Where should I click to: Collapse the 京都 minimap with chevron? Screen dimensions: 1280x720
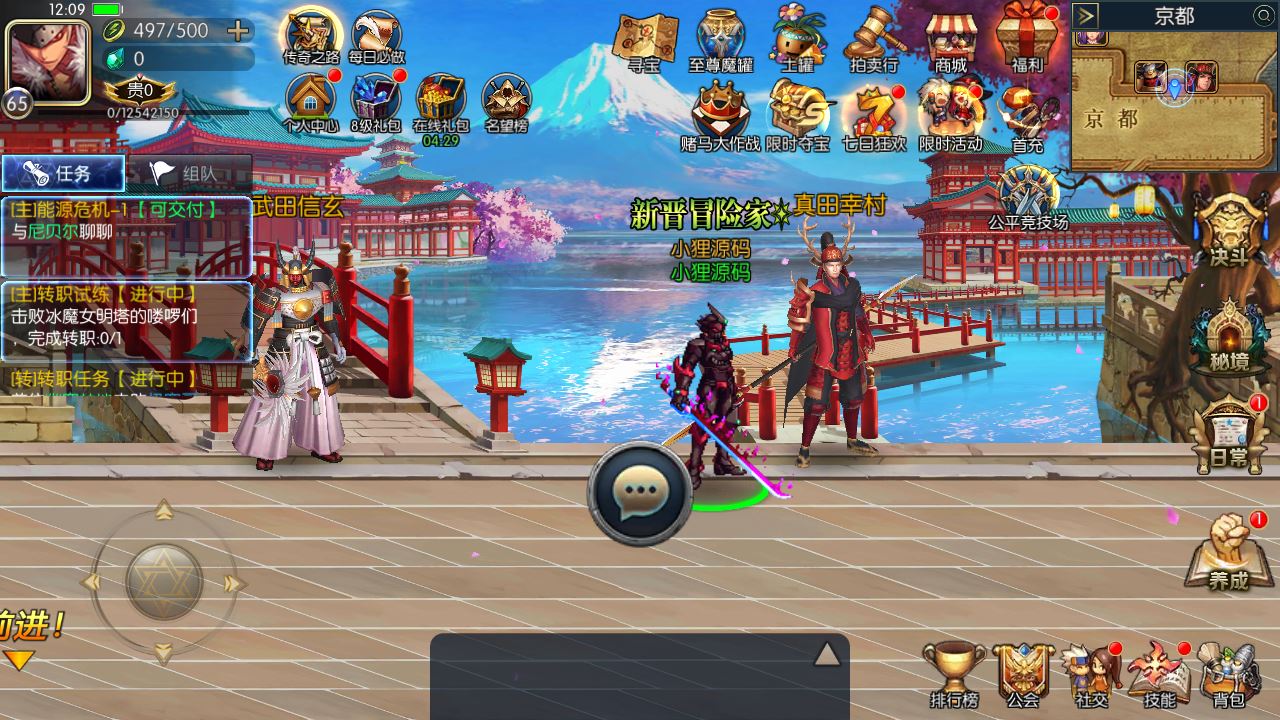click(1083, 14)
